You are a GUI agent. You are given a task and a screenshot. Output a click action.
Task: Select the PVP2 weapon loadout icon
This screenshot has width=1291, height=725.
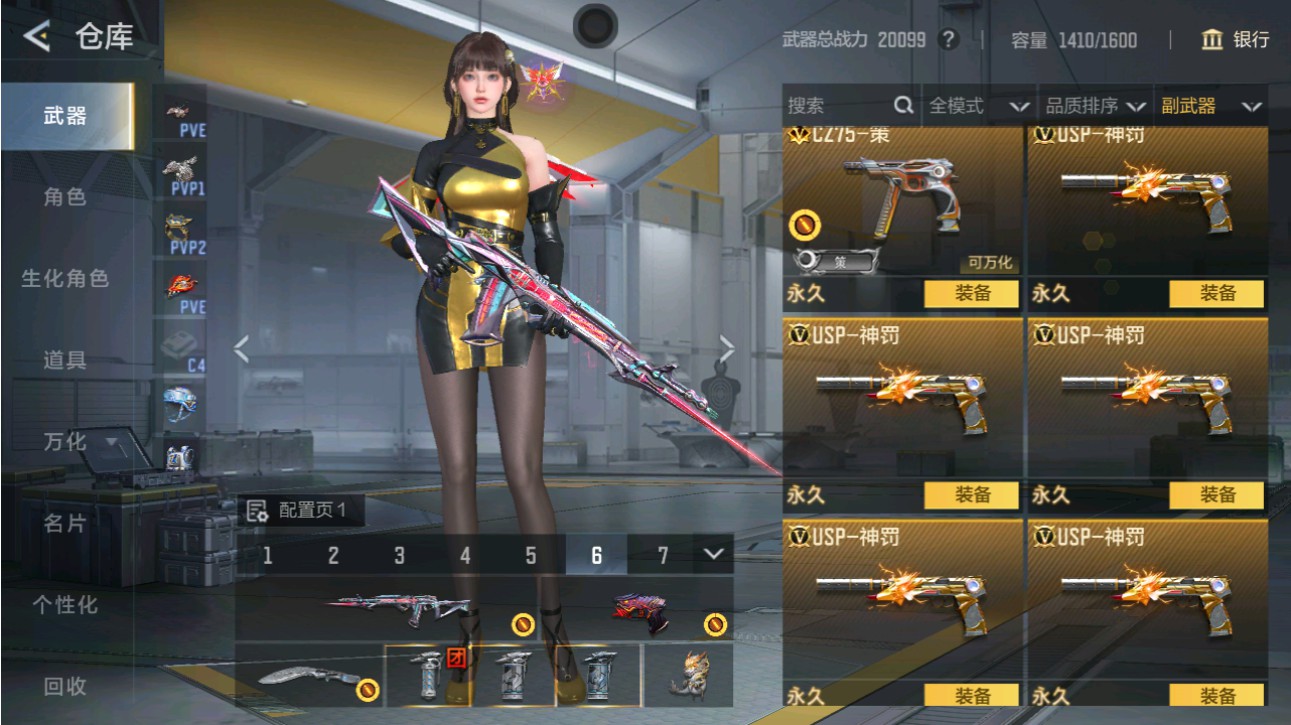coord(178,225)
